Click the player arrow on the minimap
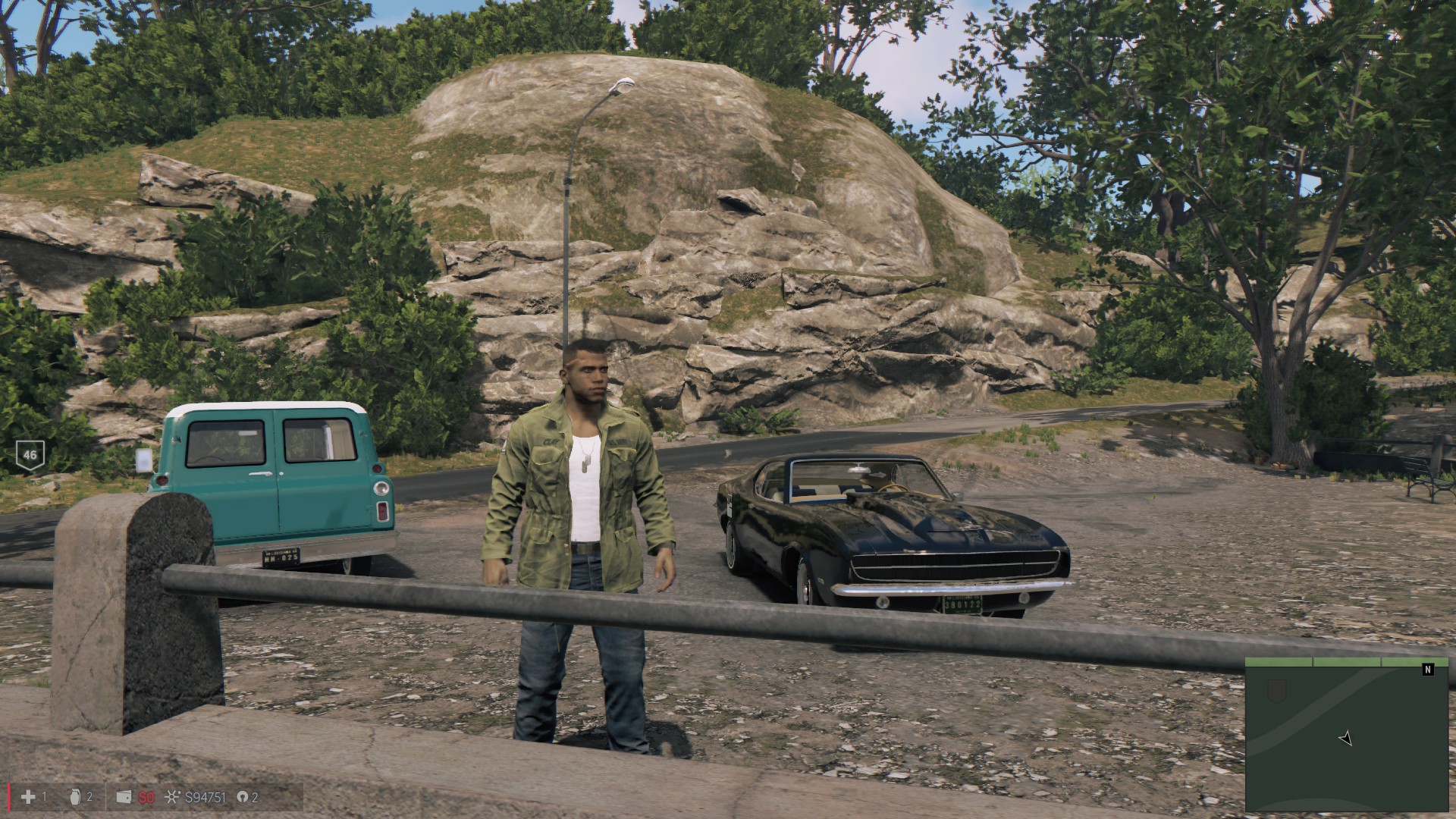 click(1345, 738)
